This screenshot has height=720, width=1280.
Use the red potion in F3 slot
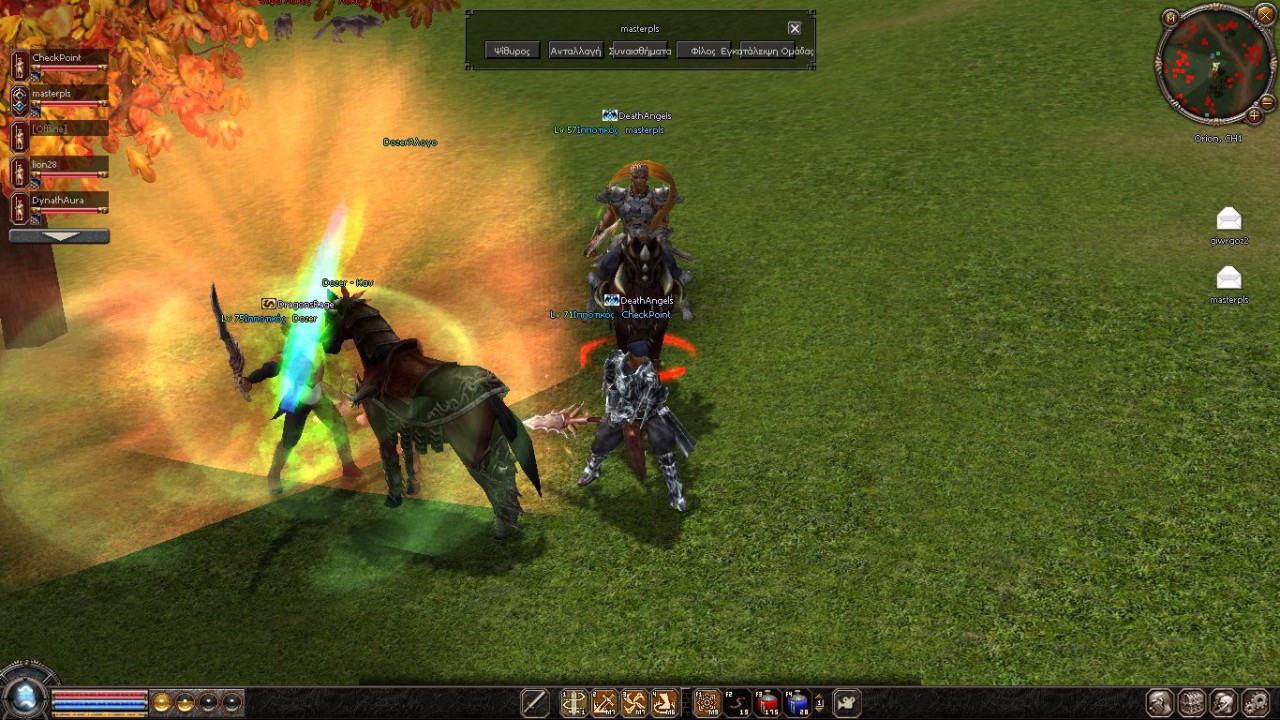[768, 703]
